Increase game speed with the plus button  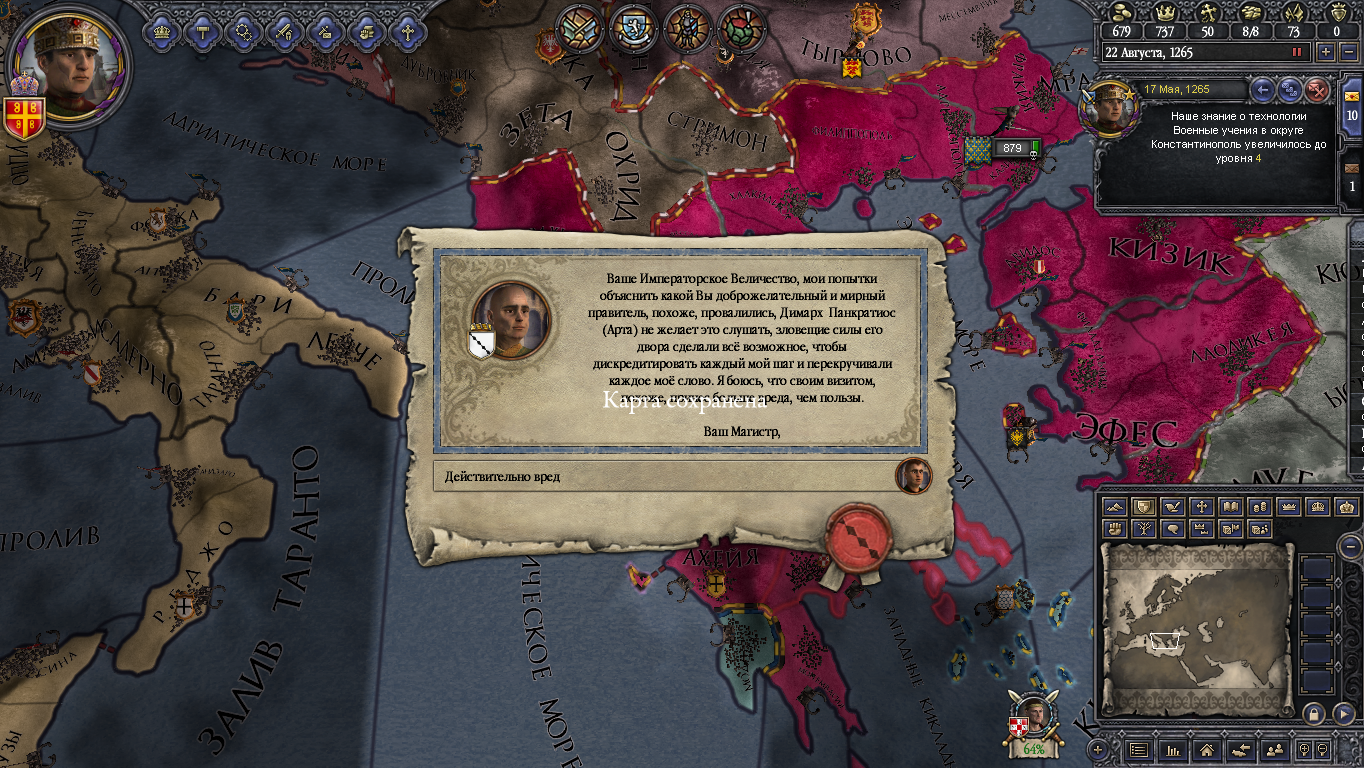(x=1326, y=52)
